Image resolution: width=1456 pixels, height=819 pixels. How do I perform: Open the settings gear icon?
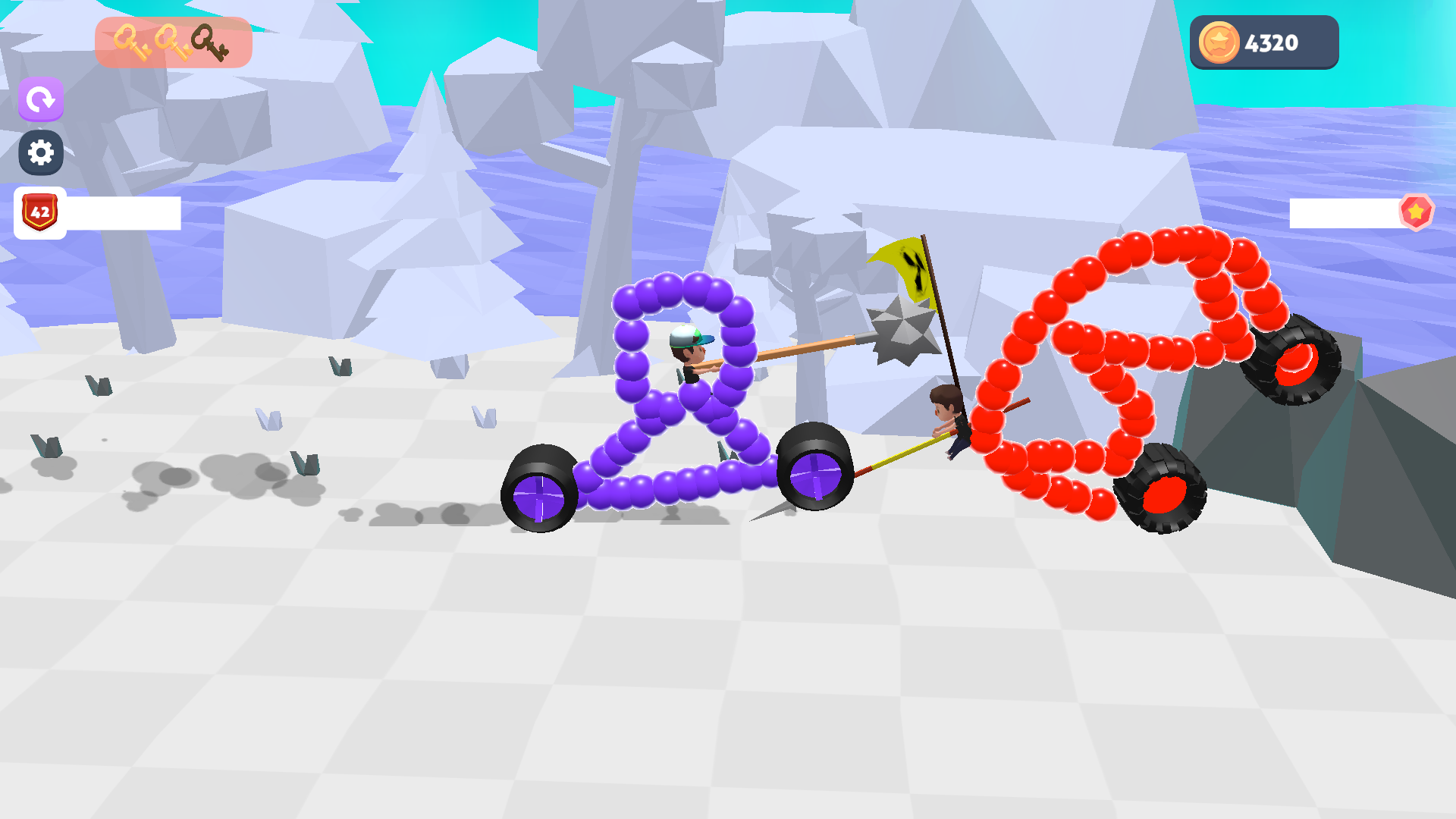[x=42, y=152]
